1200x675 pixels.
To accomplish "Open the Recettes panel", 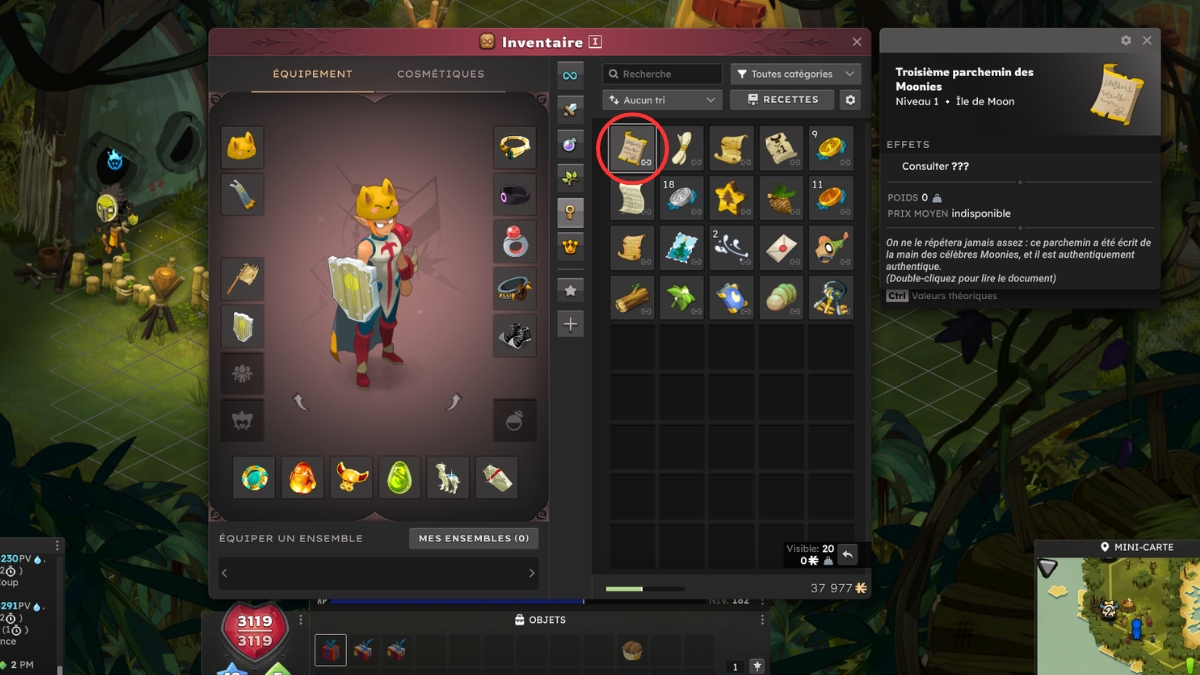I will point(781,100).
